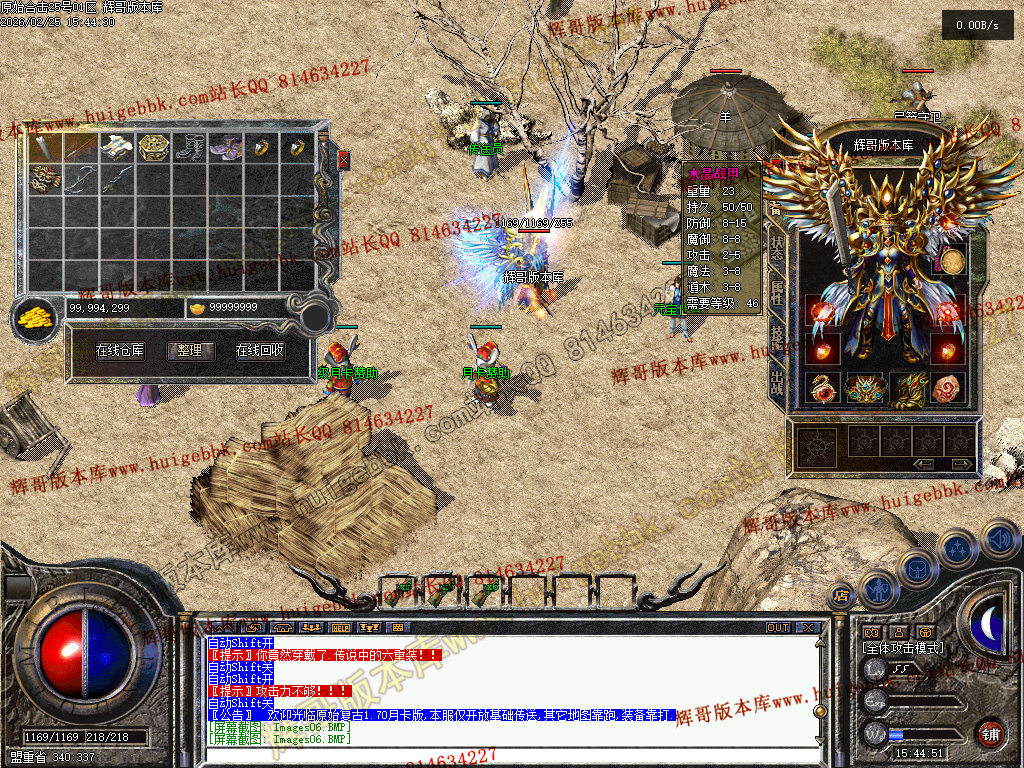Select the white robe armor item

click(117, 148)
